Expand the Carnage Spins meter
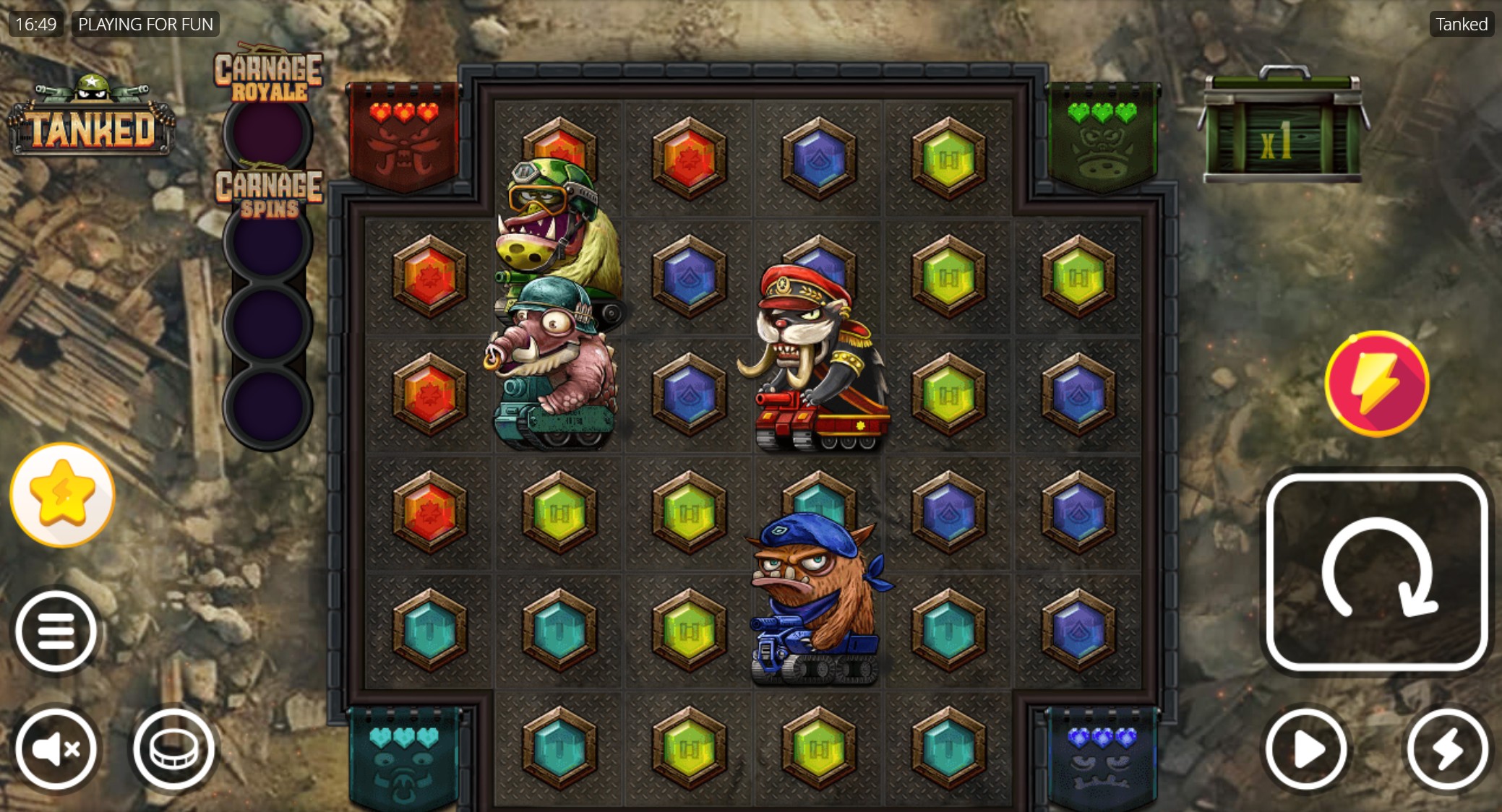 click(269, 193)
